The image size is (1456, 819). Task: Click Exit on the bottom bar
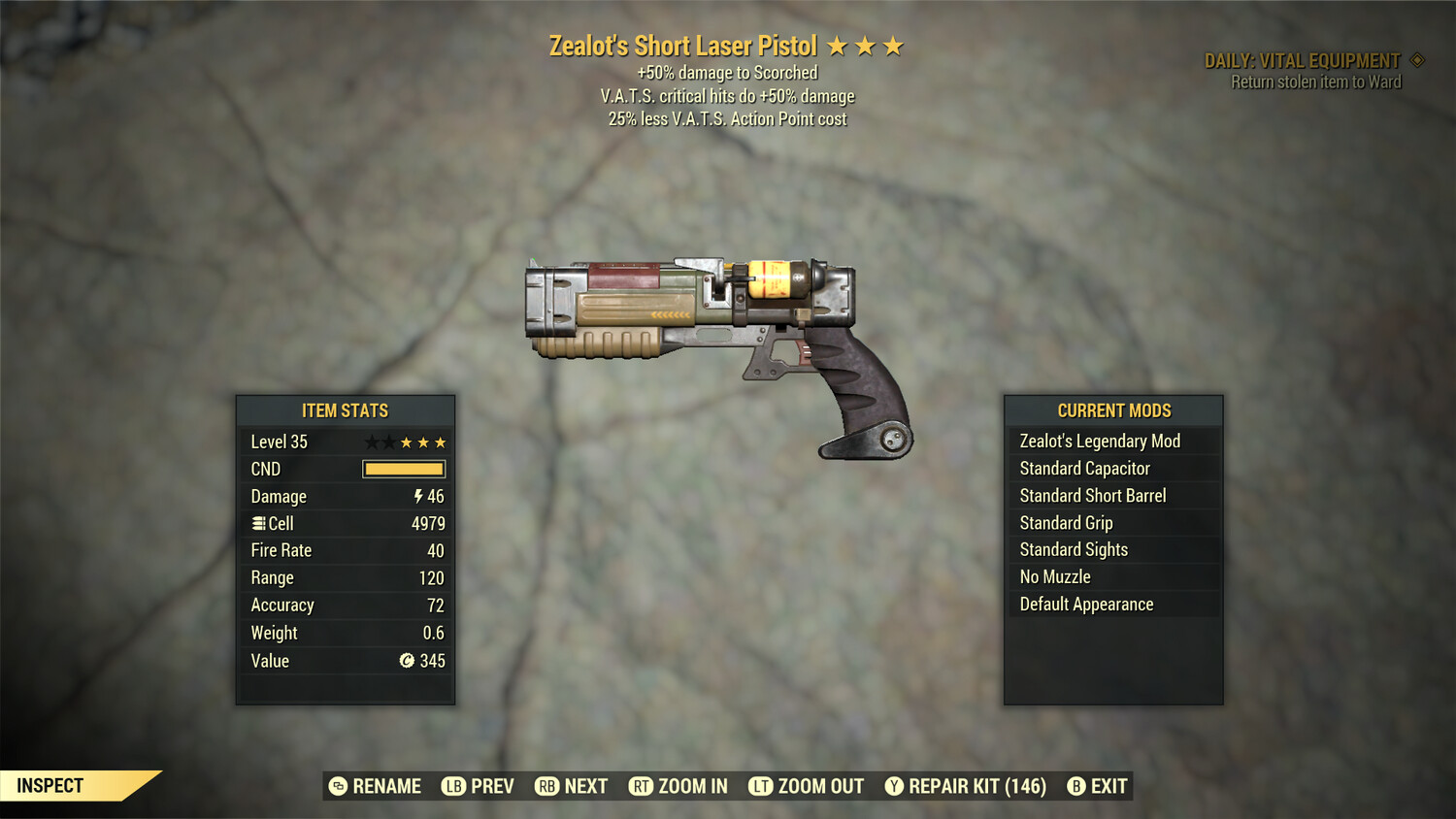pos(1100,786)
